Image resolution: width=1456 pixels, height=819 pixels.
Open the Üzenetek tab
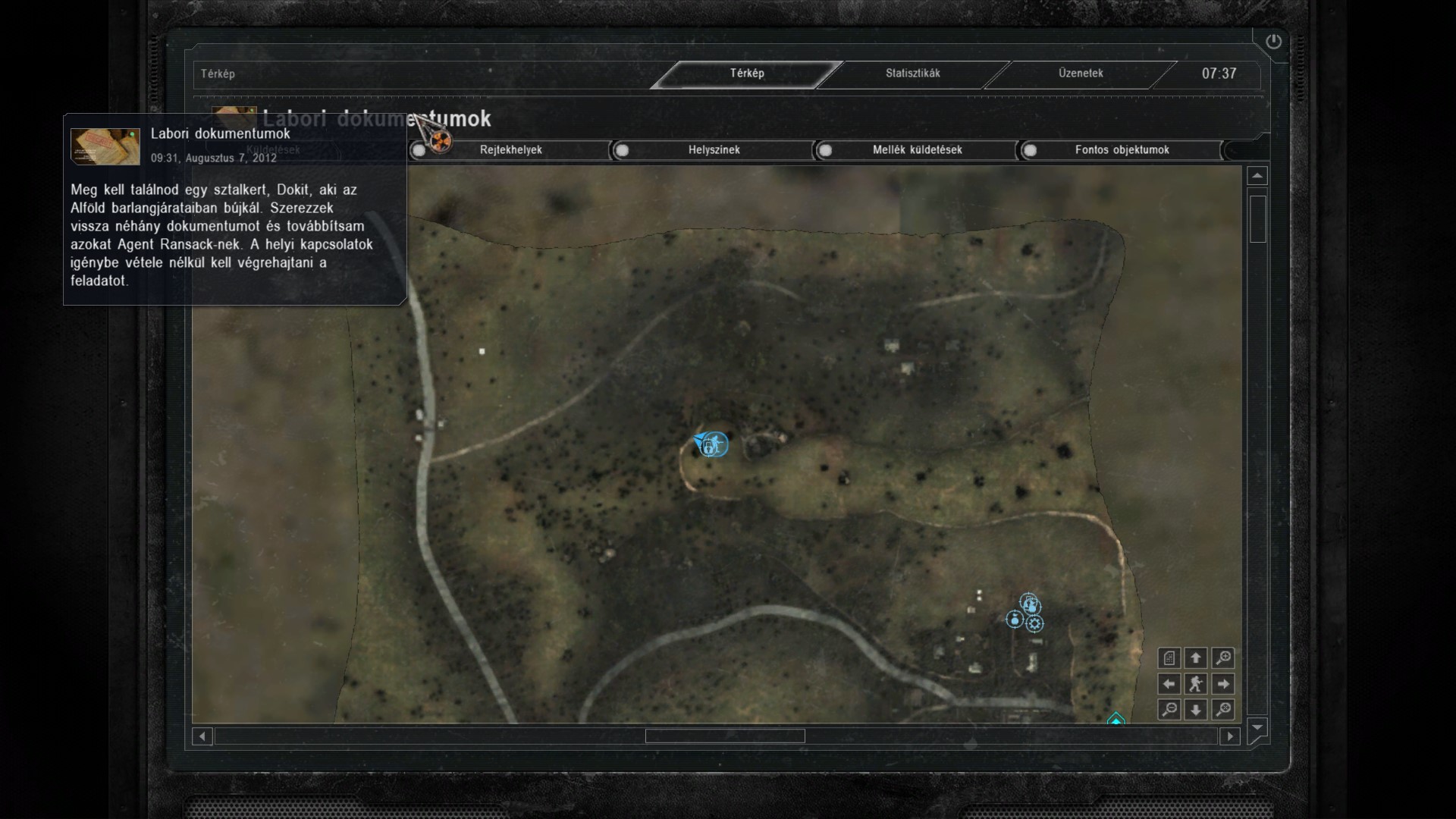tap(1081, 74)
